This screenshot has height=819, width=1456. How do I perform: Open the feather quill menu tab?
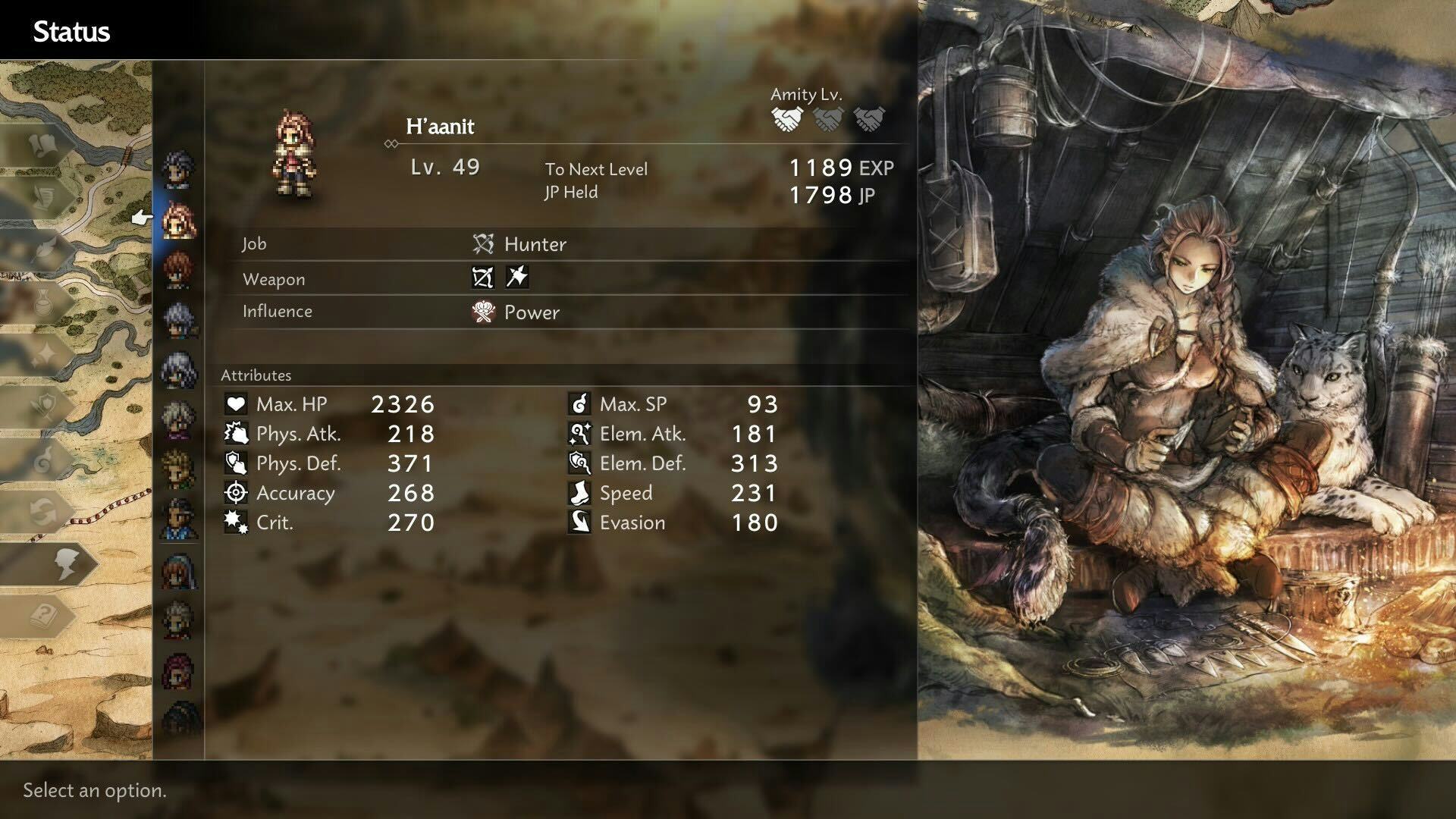[44, 249]
